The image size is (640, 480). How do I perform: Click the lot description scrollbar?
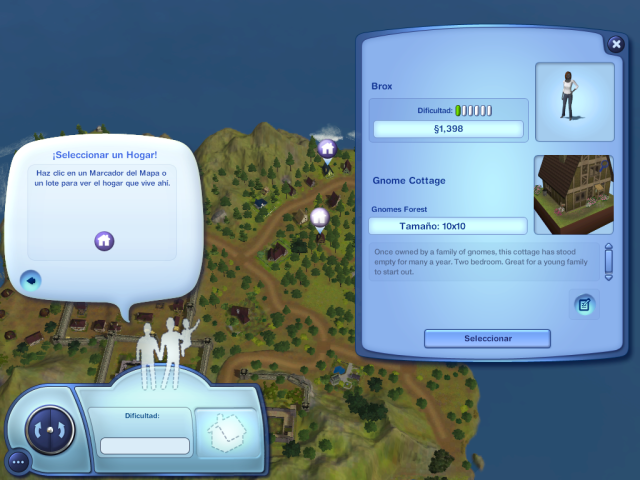pyautogui.click(x=607, y=262)
